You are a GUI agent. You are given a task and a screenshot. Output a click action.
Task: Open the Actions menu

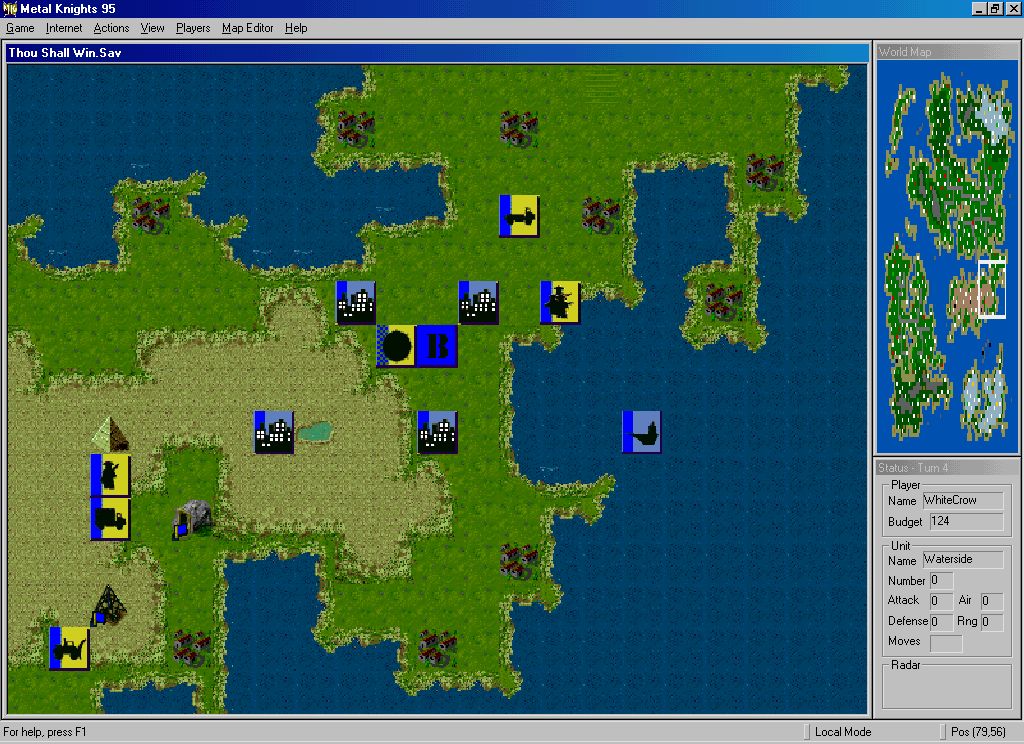111,28
